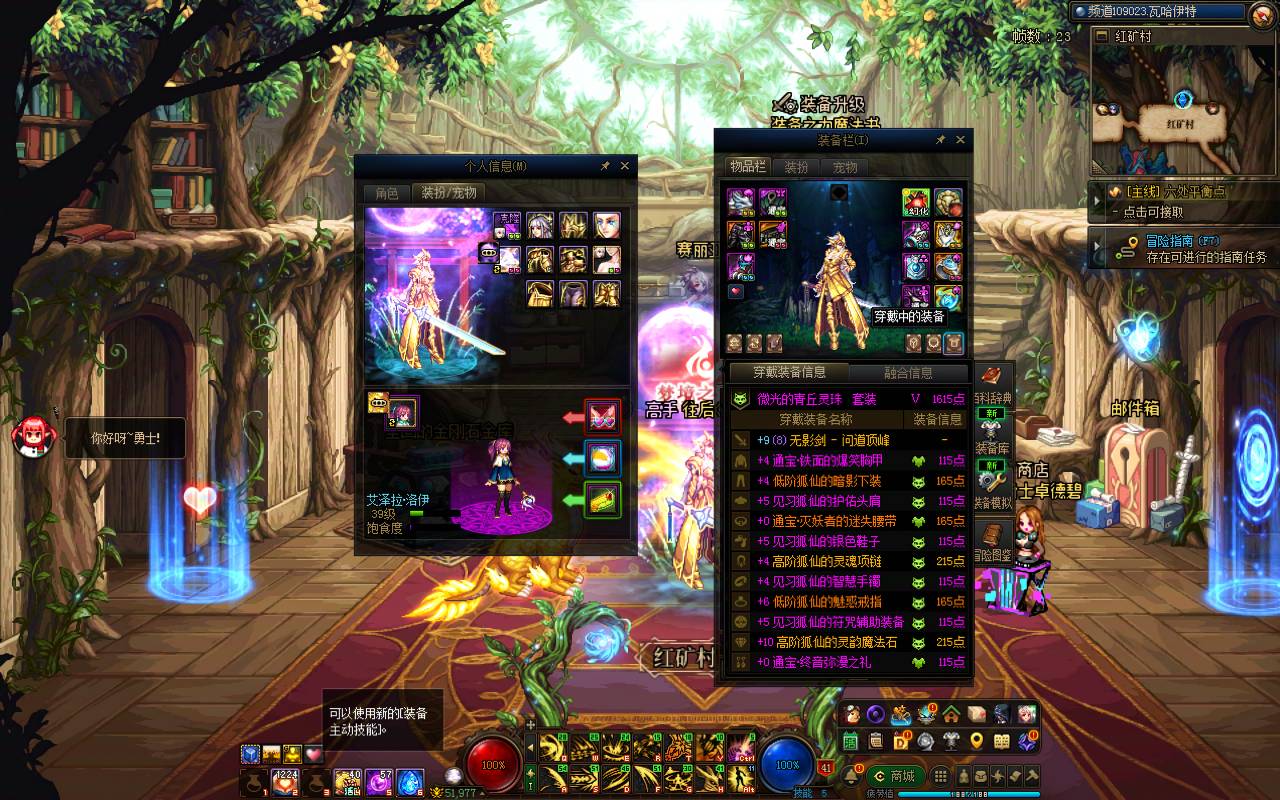Switch to the 角色 character tab
The height and width of the screenshot is (800, 1280).
(386, 193)
